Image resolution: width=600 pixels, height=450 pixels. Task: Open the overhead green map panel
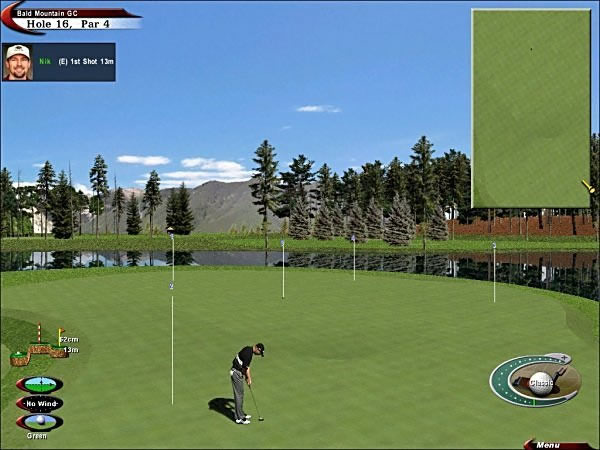tap(530, 108)
